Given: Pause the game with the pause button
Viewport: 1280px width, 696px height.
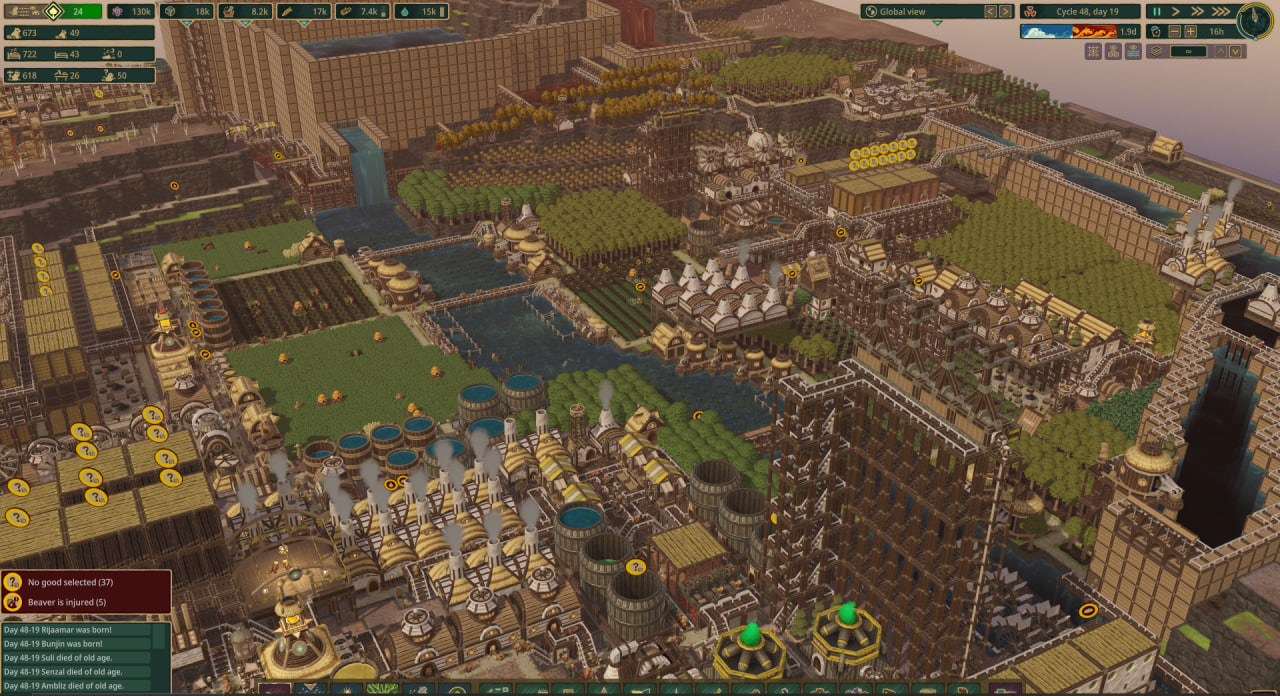Looking at the screenshot, I should (1157, 11).
